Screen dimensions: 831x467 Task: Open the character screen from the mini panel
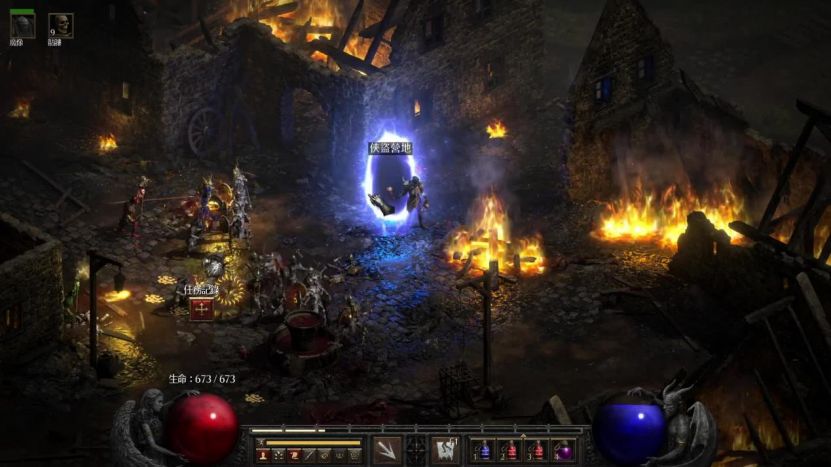[263, 456]
